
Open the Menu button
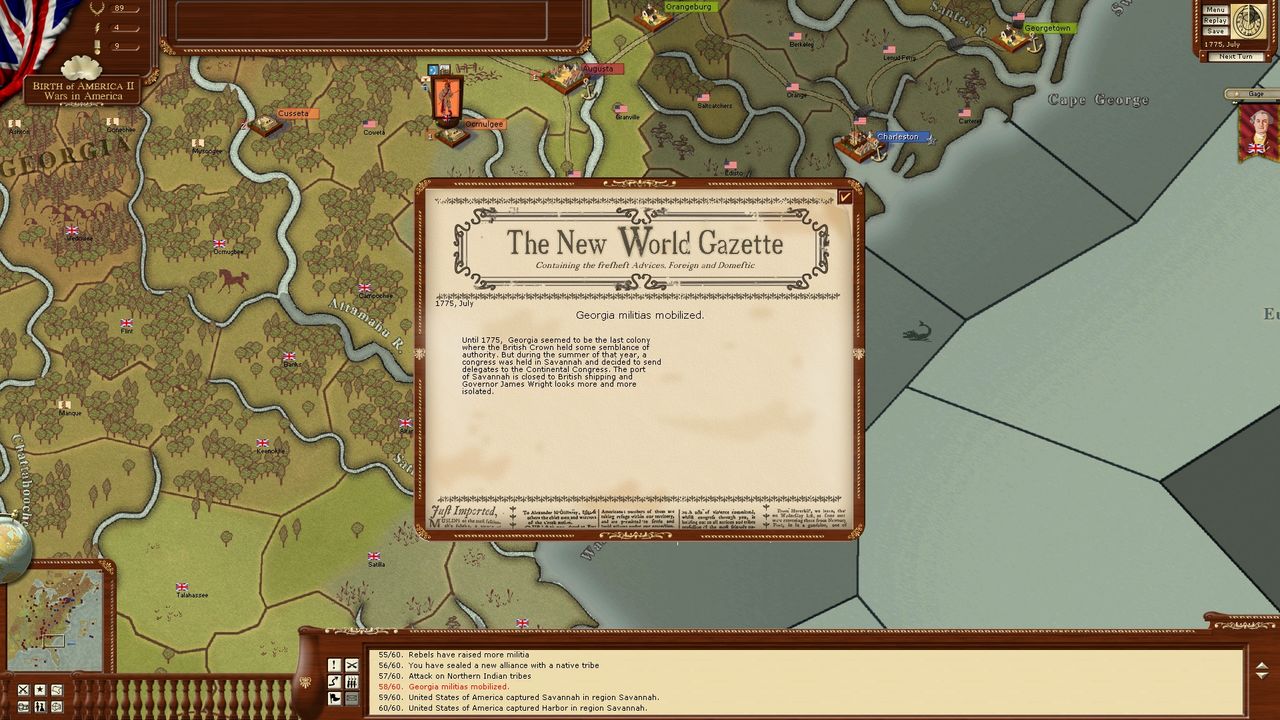click(1215, 10)
